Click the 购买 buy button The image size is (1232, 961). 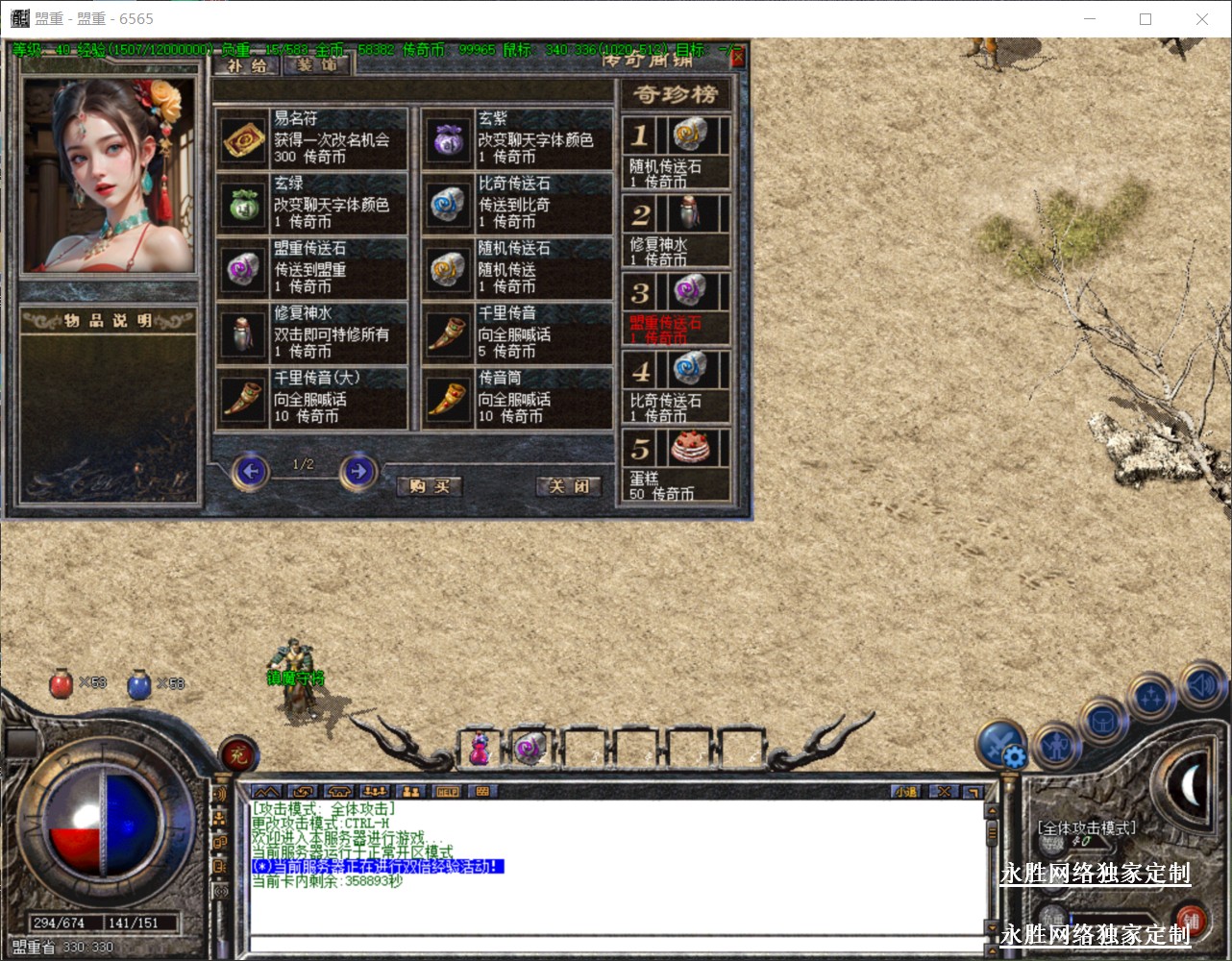[430, 486]
